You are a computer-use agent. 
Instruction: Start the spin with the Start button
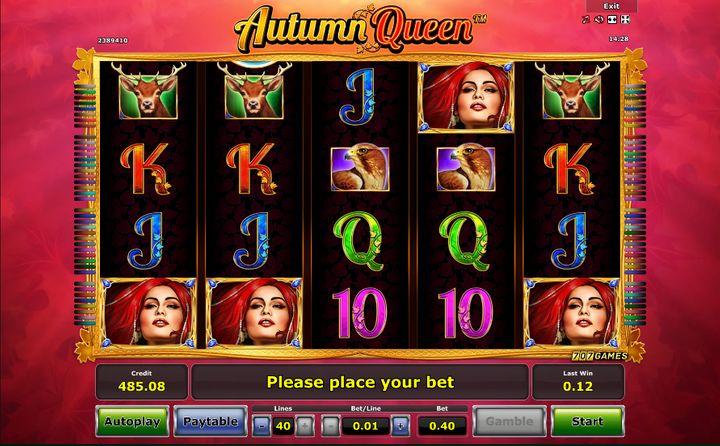point(586,421)
